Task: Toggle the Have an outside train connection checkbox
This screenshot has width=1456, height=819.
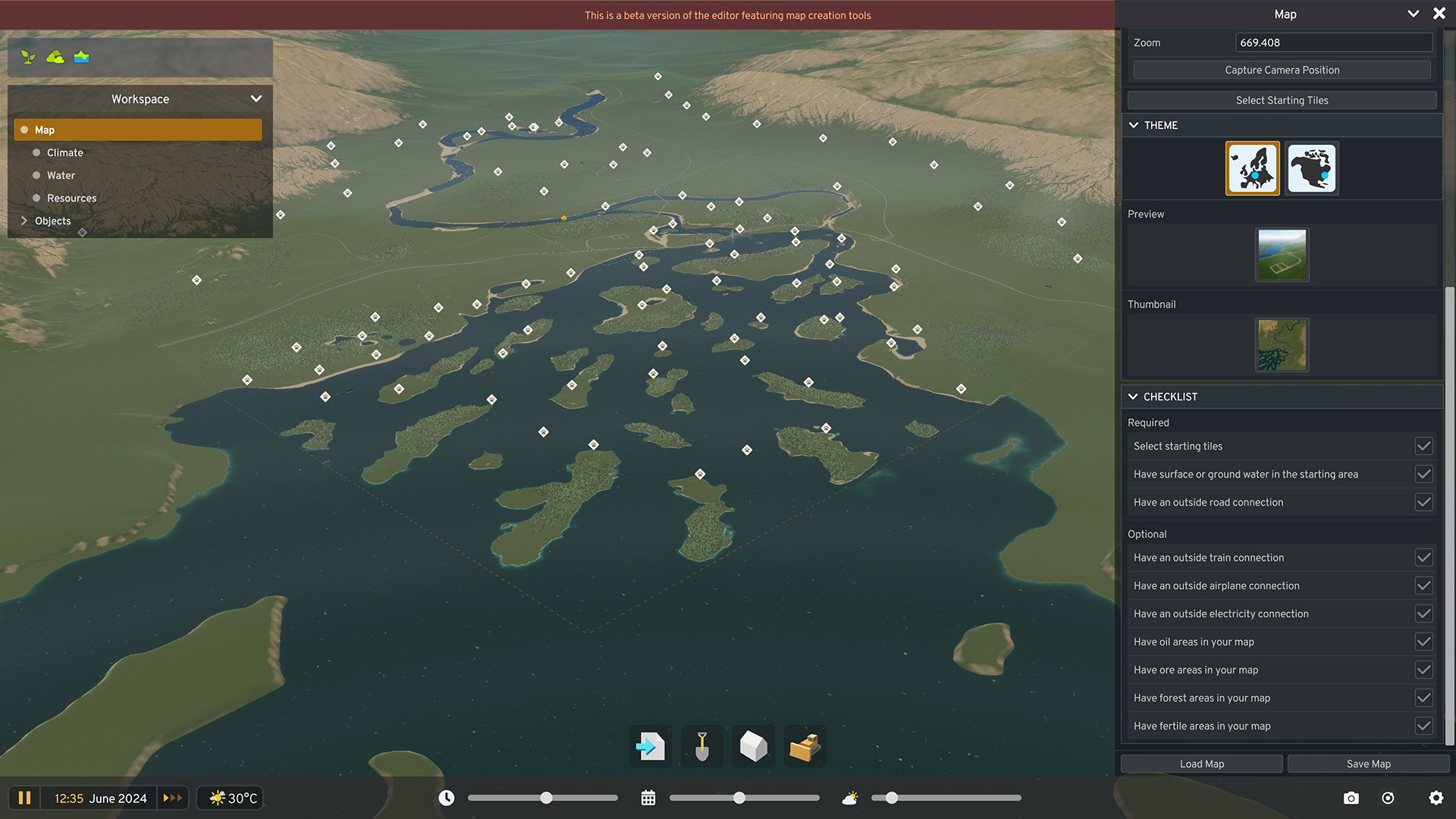Action: click(1423, 557)
